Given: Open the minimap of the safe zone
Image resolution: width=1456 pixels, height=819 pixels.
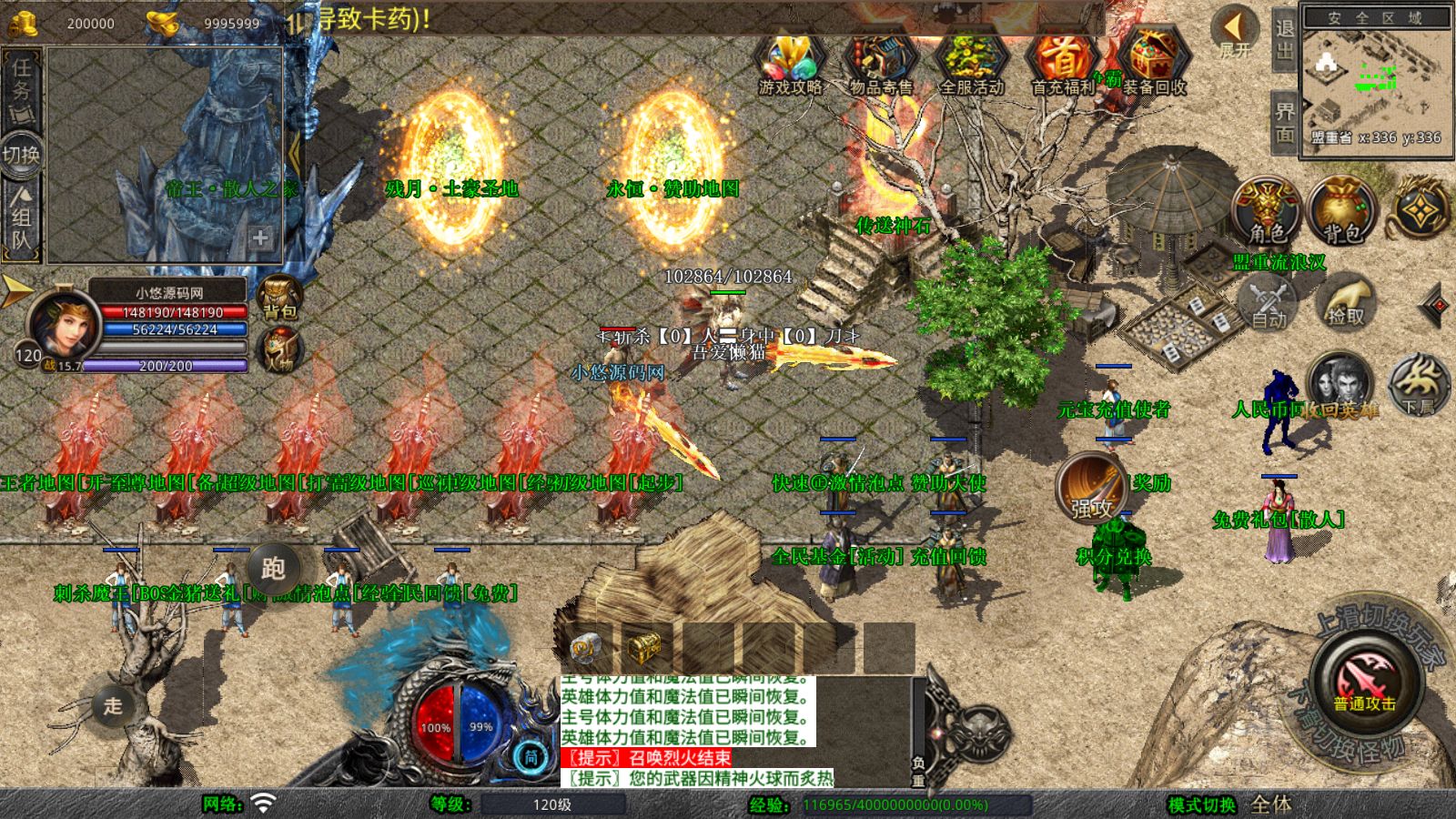Looking at the screenshot, I should tap(1375, 80).
